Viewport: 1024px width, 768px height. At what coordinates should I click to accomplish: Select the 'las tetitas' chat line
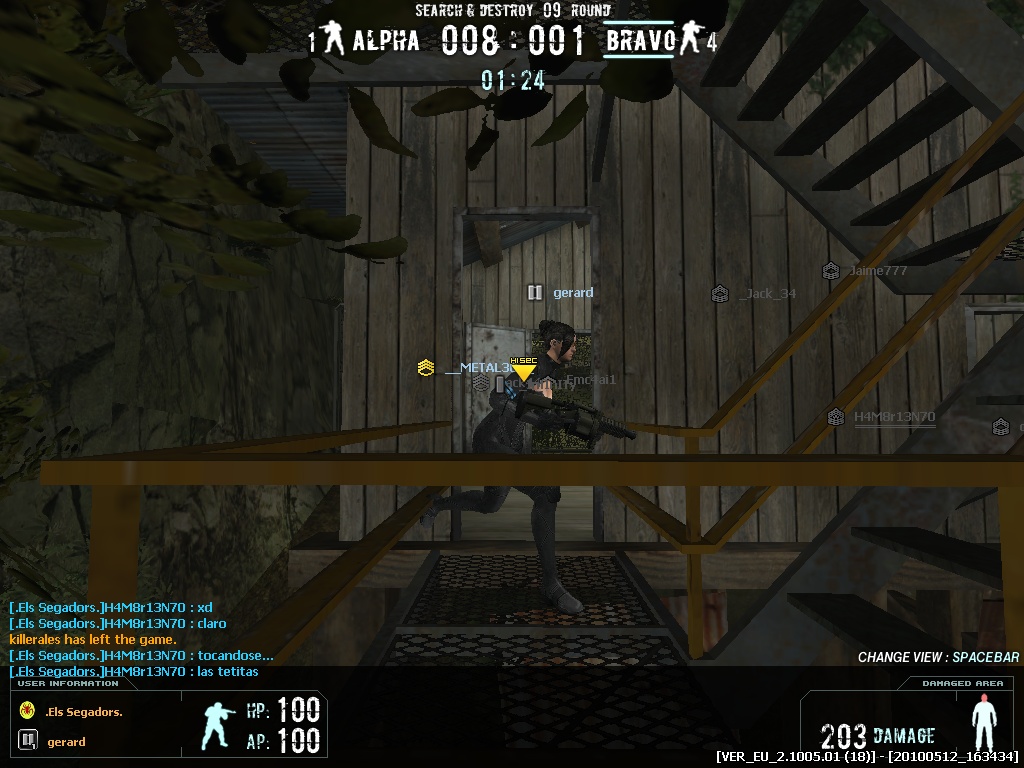point(134,671)
